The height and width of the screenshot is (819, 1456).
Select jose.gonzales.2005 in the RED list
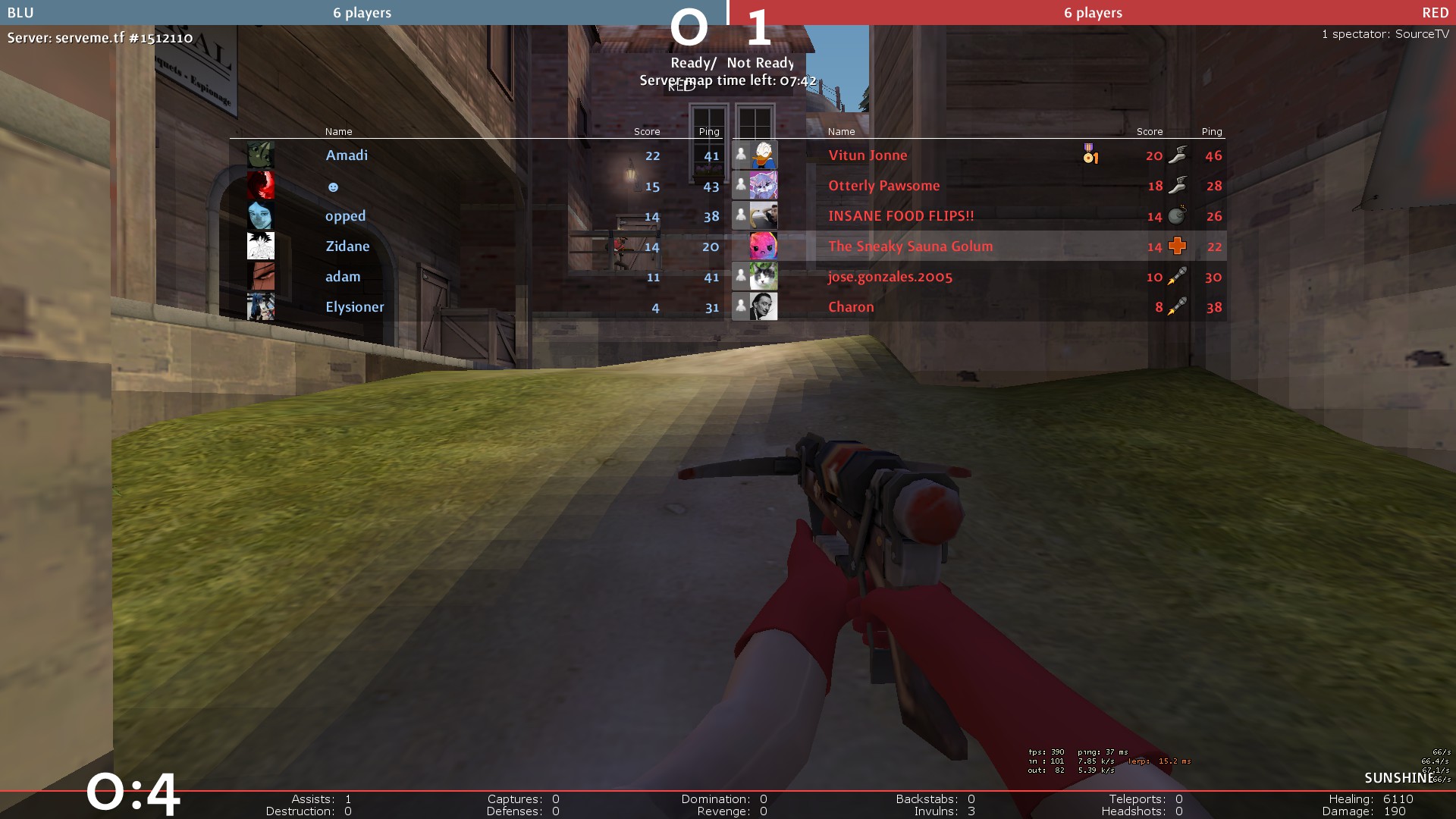(890, 277)
